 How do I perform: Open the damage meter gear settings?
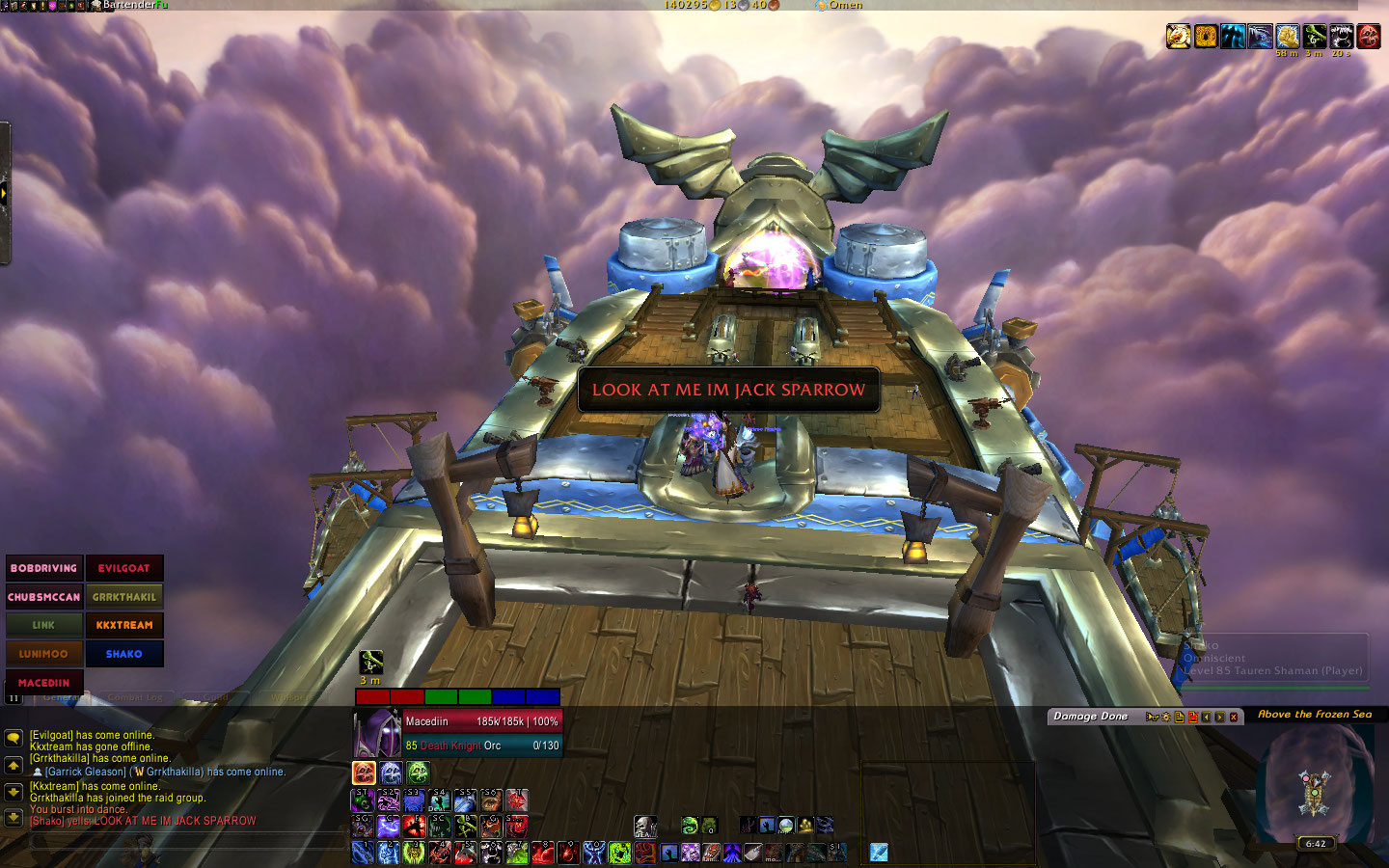[1165, 717]
